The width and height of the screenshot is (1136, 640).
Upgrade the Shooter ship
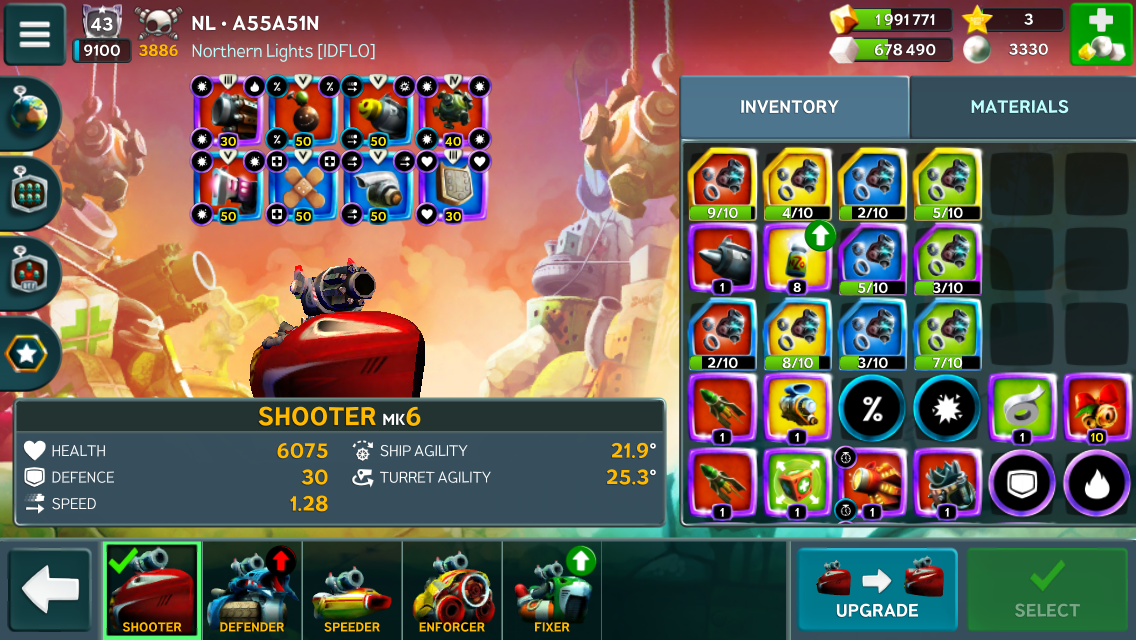coord(876,590)
